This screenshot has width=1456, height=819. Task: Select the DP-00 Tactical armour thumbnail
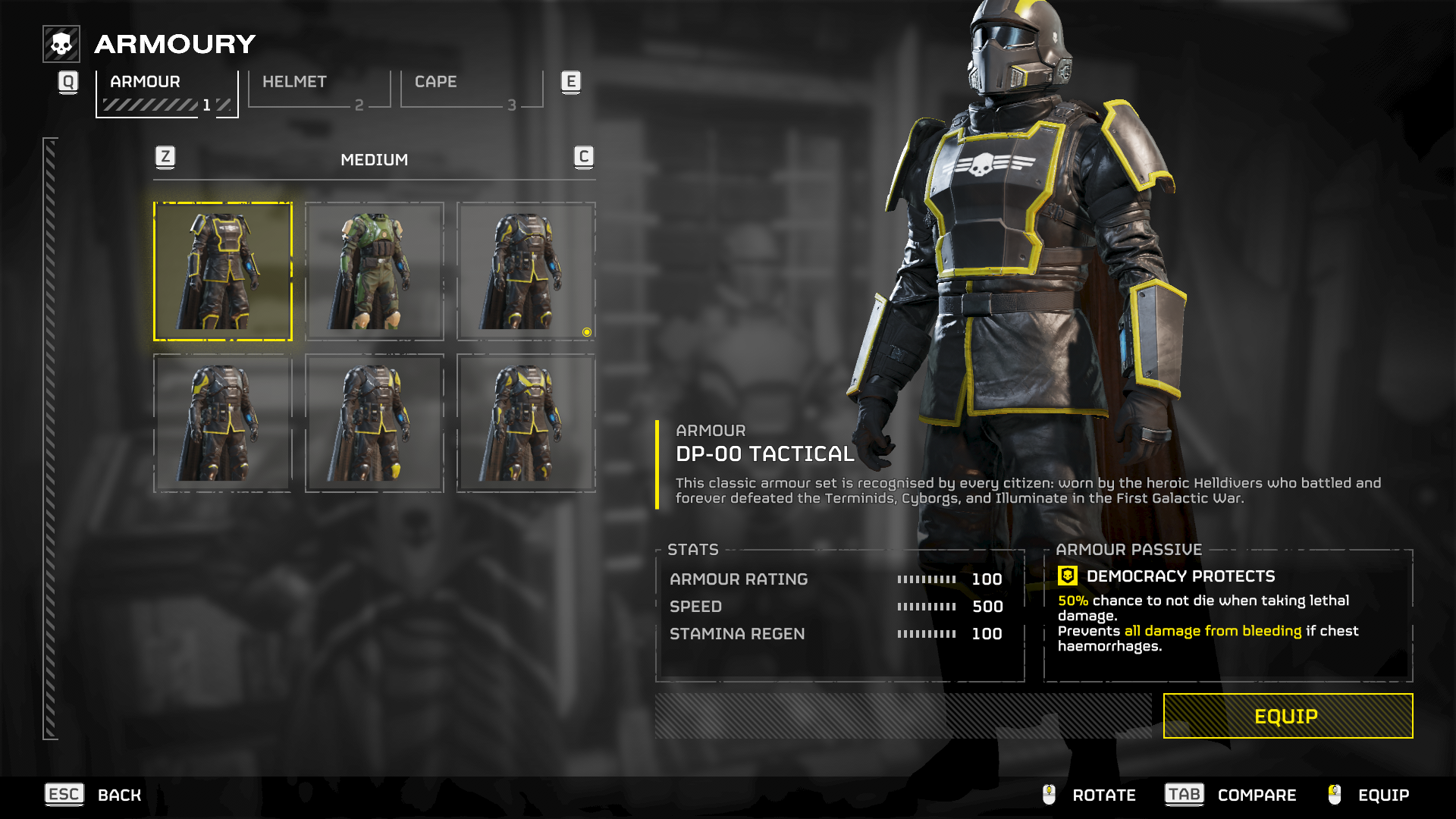coord(223,271)
